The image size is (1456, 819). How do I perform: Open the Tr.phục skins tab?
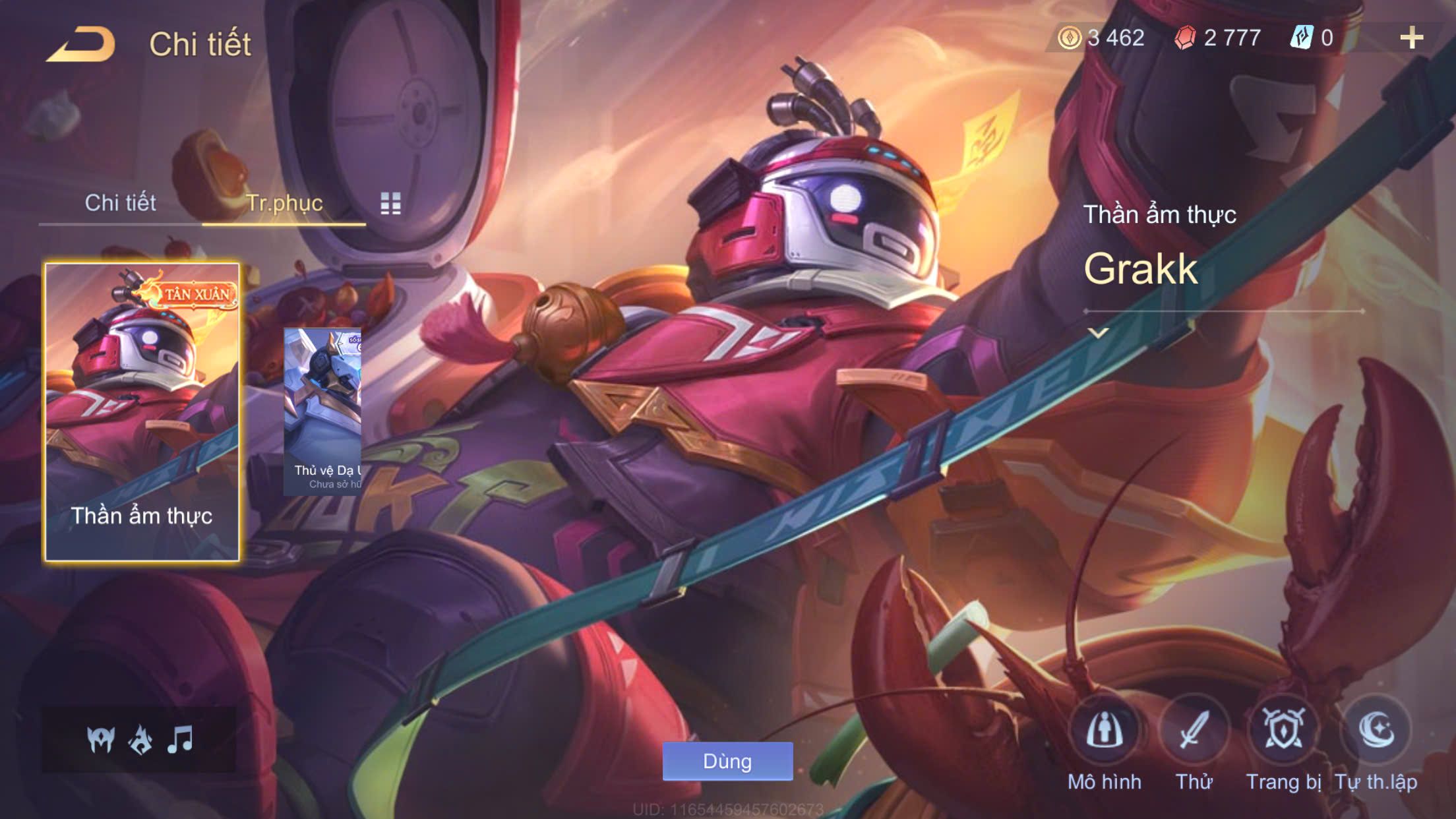click(x=284, y=203)
